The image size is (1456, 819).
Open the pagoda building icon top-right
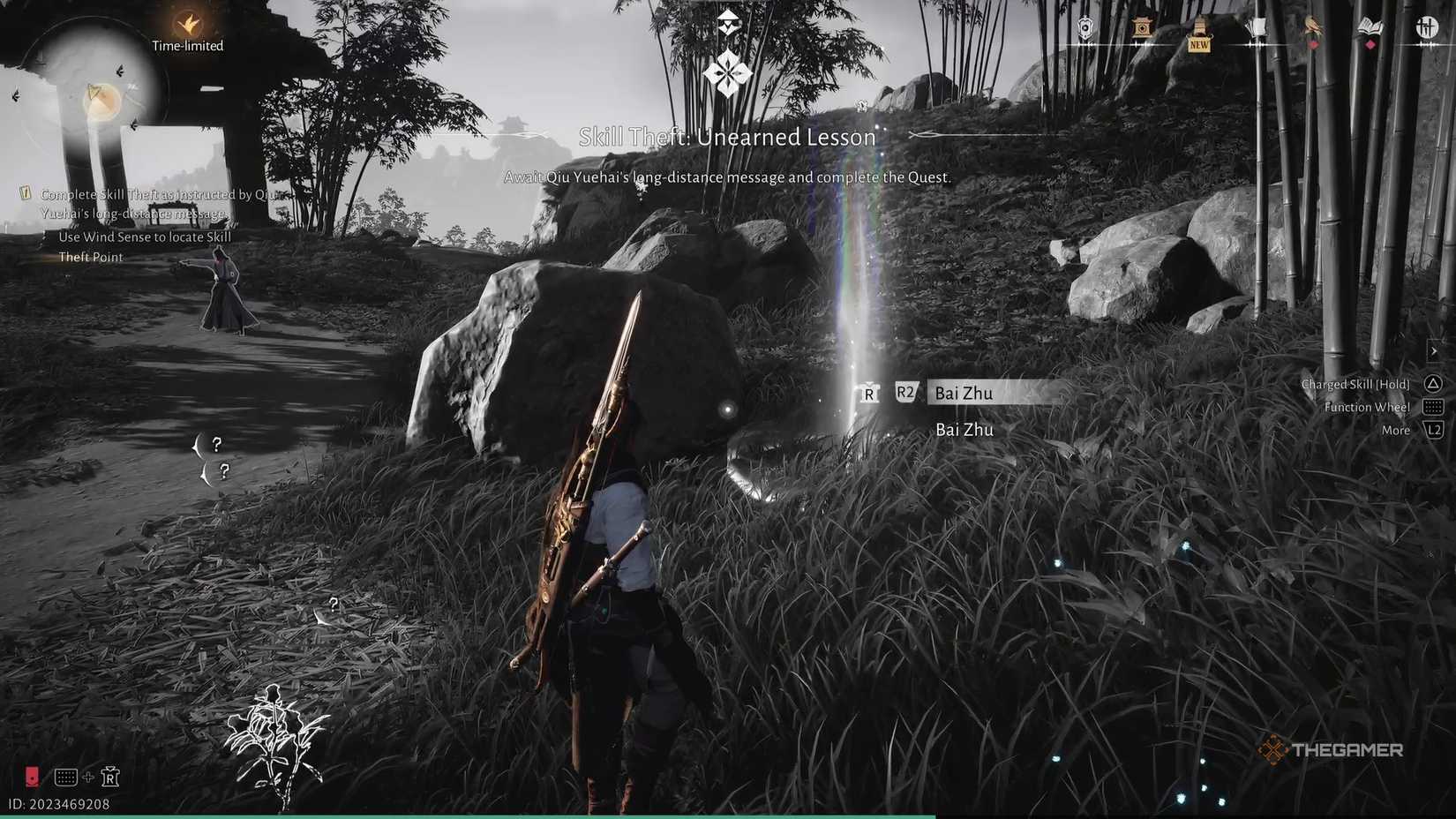(1144, 26)
